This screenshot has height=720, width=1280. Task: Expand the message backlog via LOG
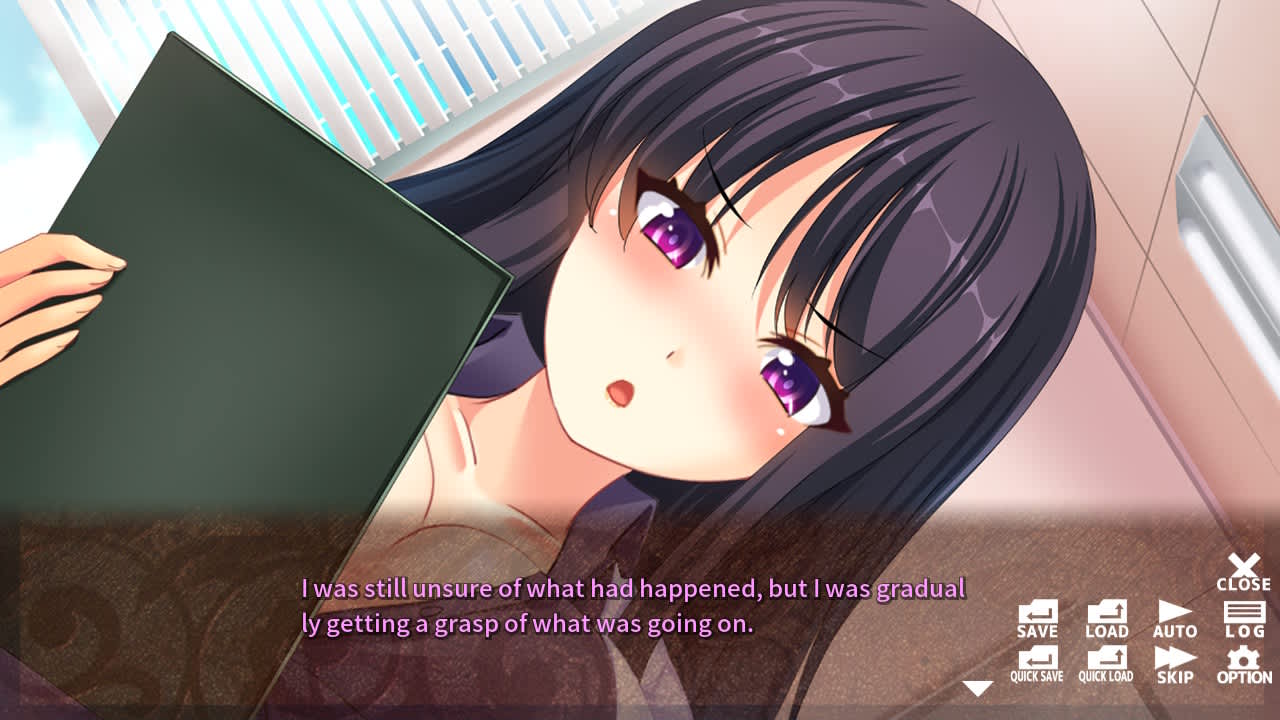(1243, 618)
